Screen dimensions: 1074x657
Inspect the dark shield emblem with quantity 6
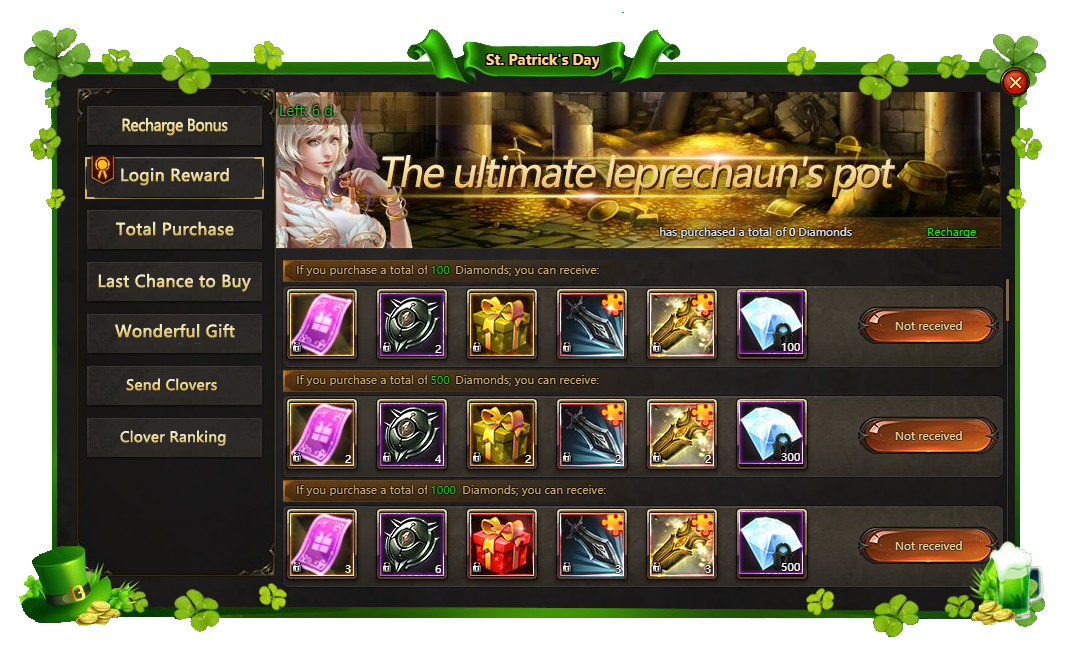(412, 544)
